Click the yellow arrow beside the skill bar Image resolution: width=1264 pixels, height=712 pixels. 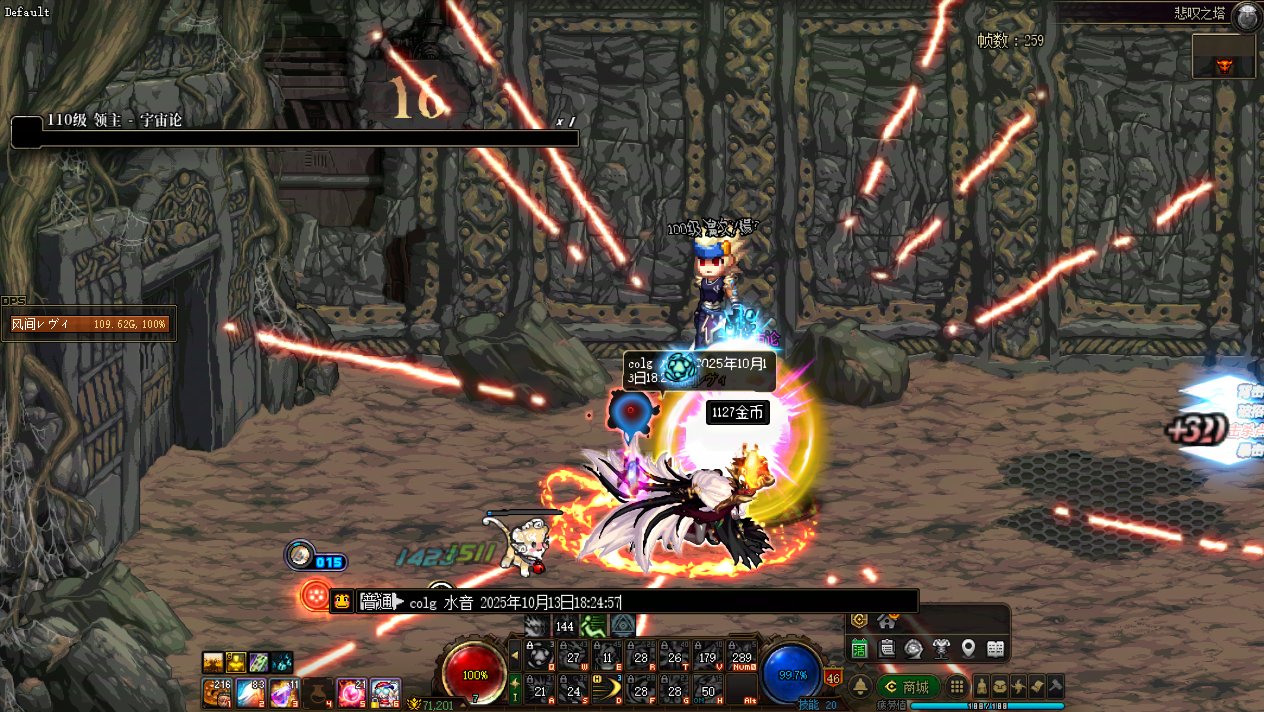[x=515, y=656]
